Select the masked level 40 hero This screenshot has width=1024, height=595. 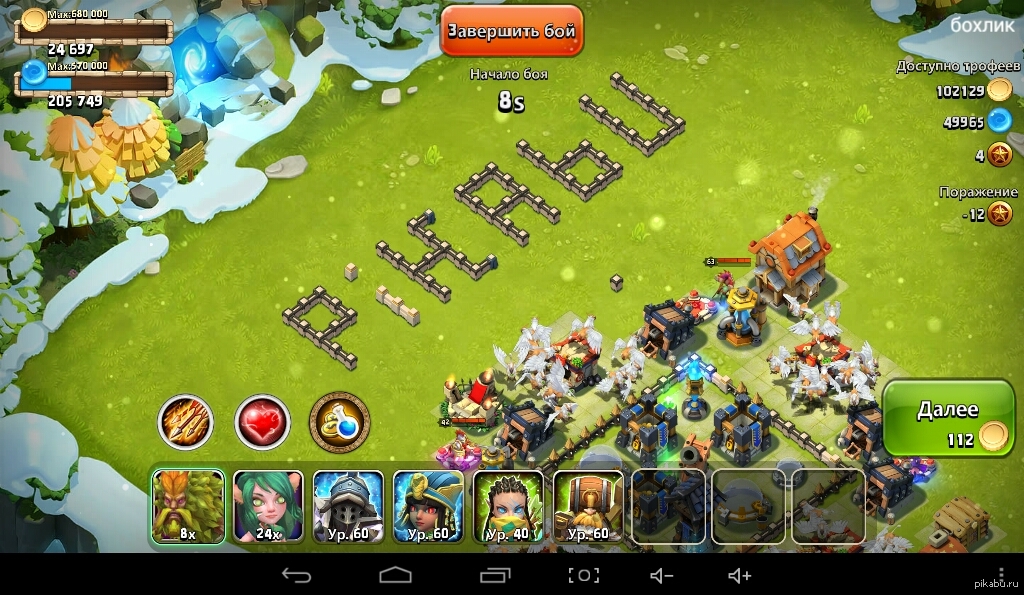(508, 507)
